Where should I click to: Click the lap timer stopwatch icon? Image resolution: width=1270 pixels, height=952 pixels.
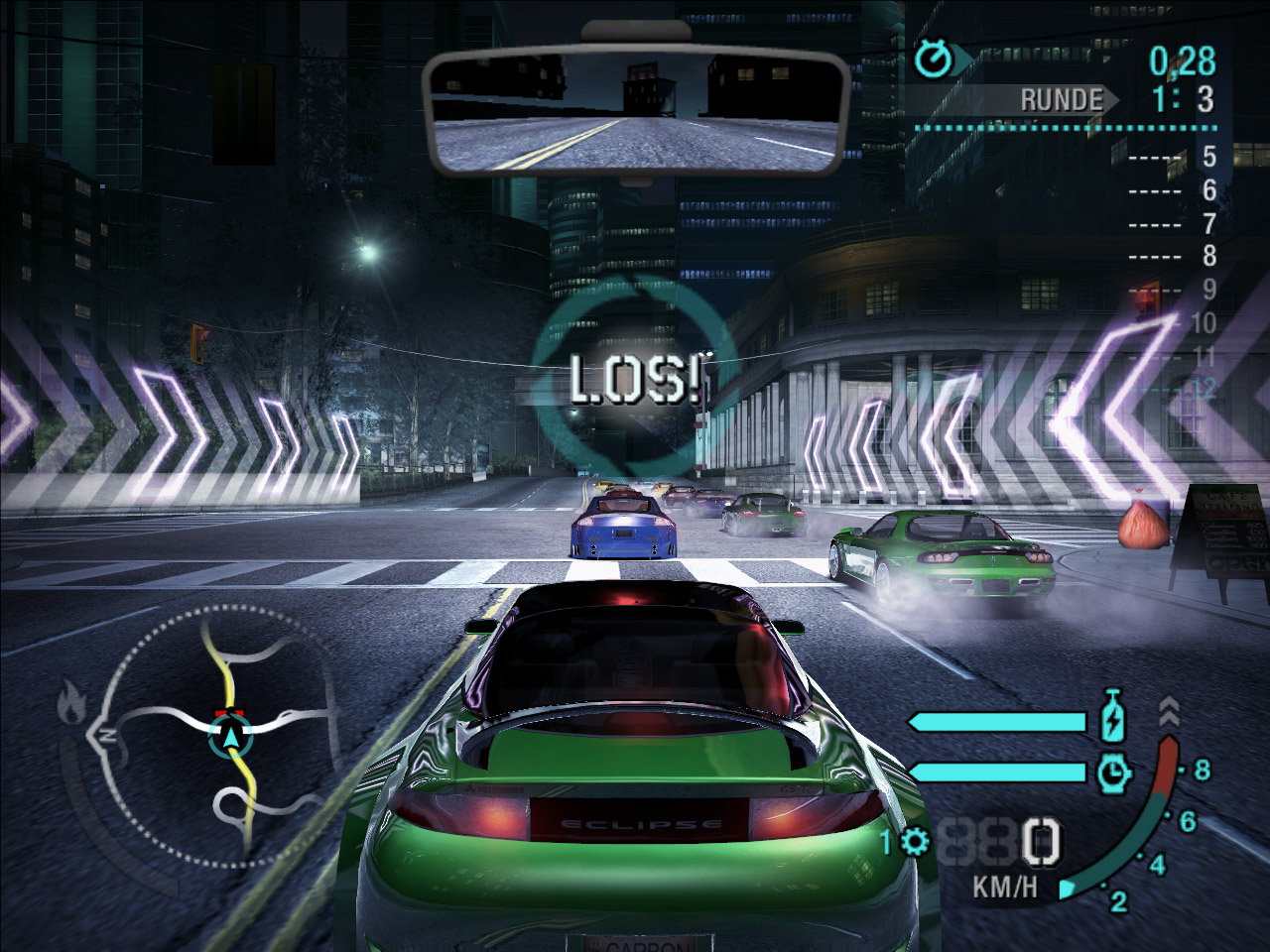click(x=933, y=59)
